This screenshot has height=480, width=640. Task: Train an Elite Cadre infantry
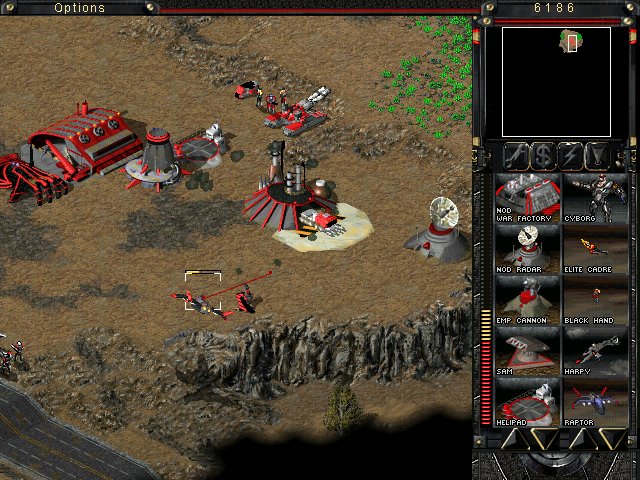(595, 248)
